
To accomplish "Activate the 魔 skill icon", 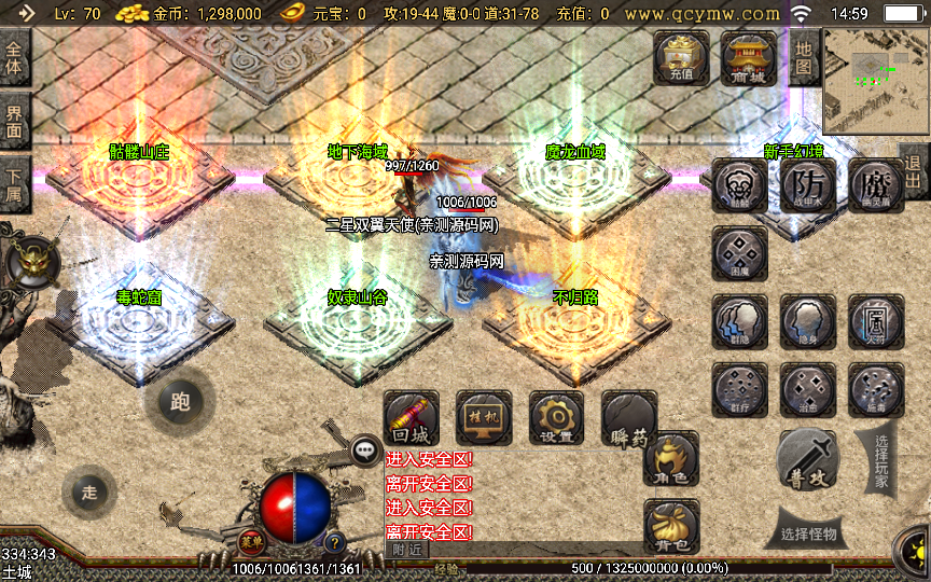I will coord(876,185).
